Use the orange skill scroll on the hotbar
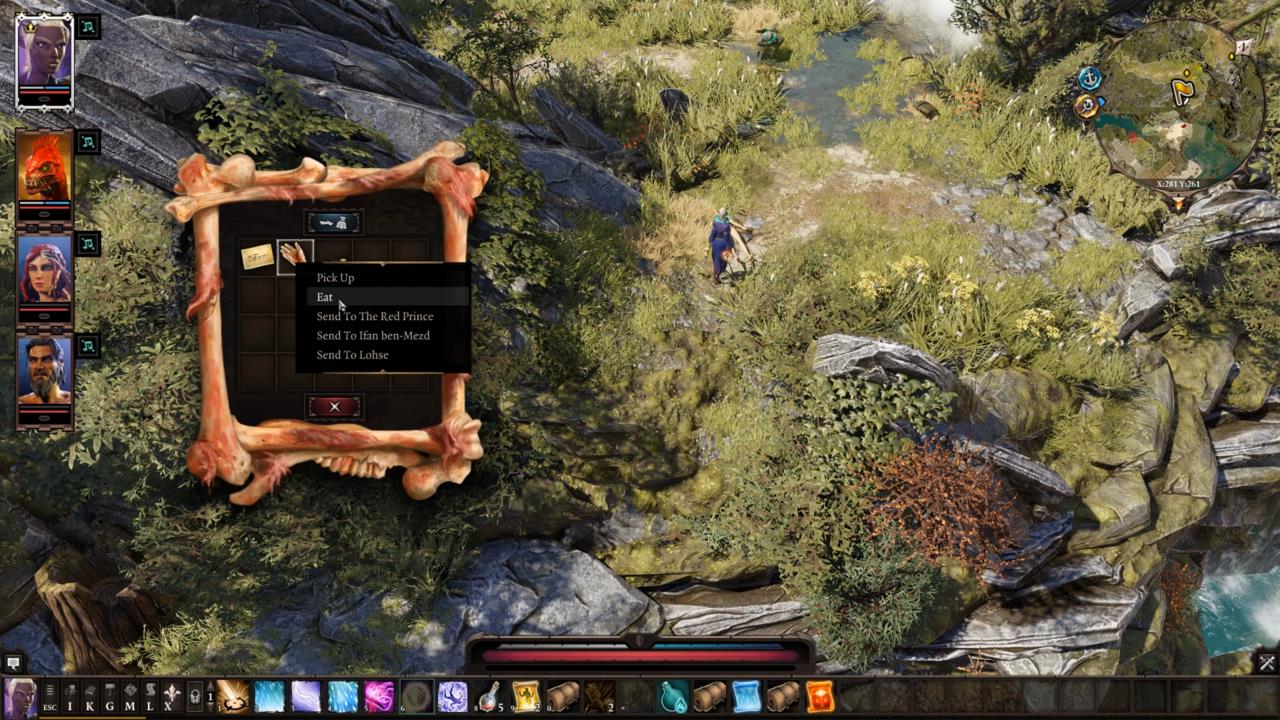Screen dimensions: 1280x720 pos(821,696)
